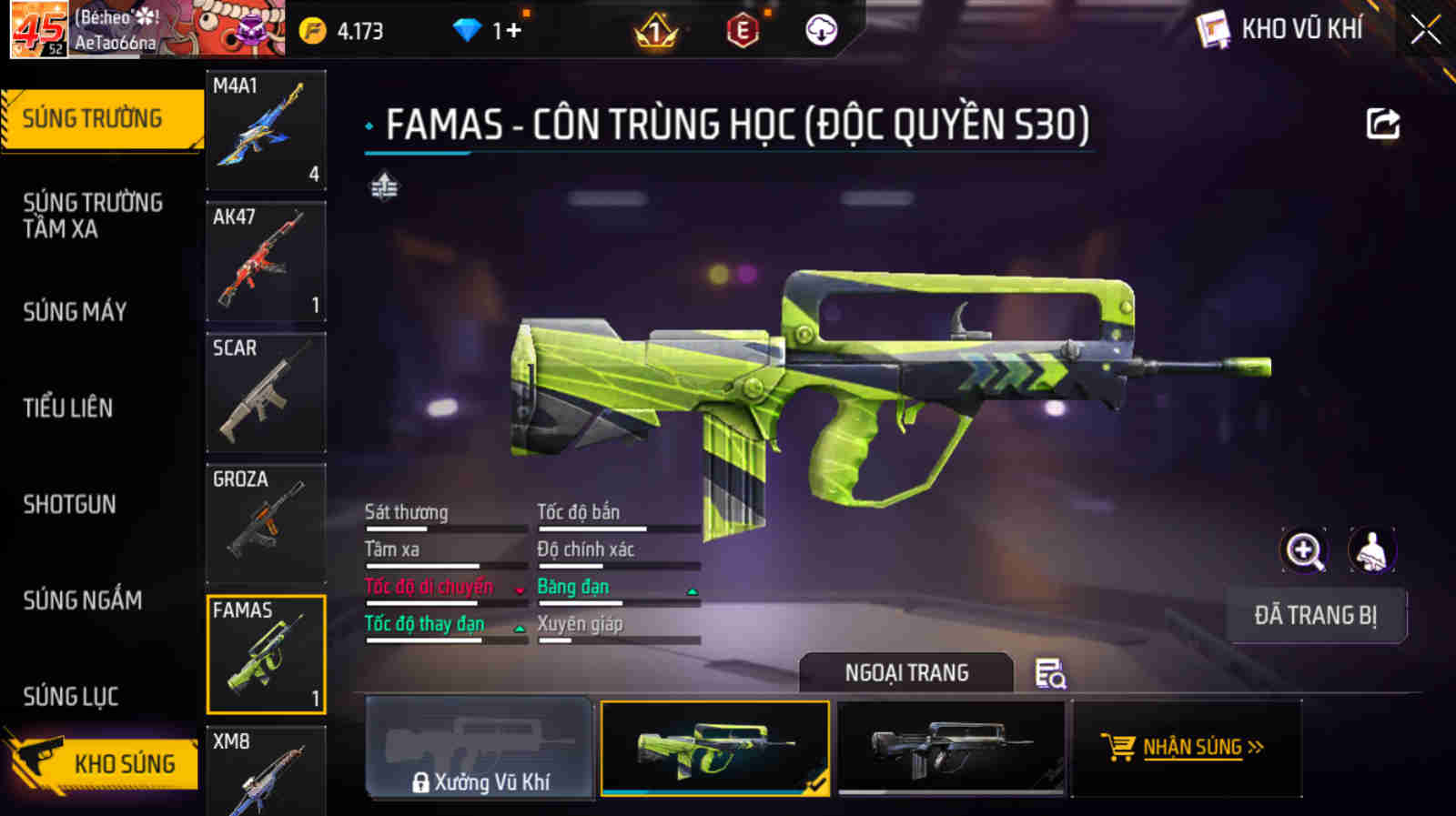Select the locked Xưởng Vũ Khí skin slot
Image resolution: width=1456 pixels, height=816 pixels.
480,749
